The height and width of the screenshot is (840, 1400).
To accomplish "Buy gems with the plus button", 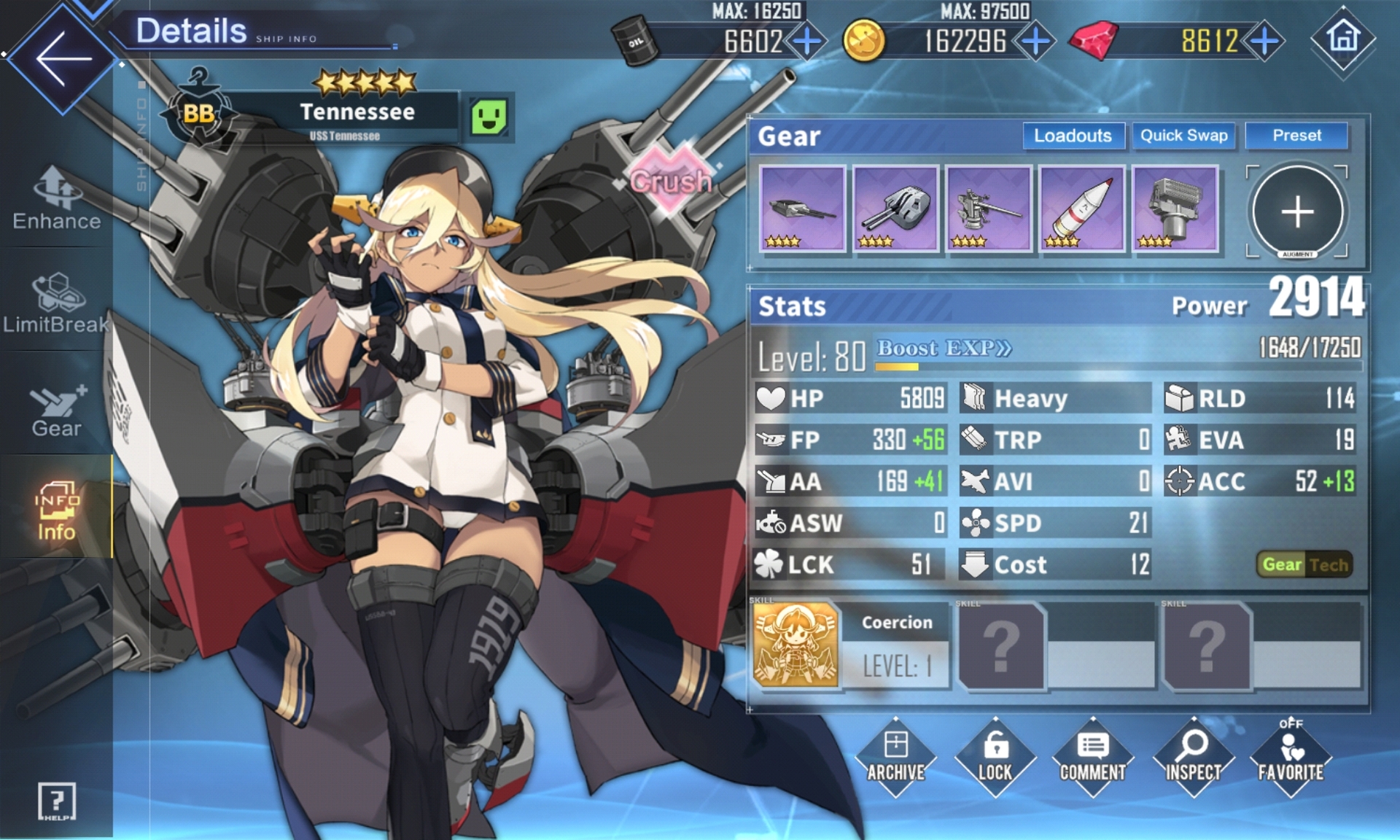I will [1265, 42].
